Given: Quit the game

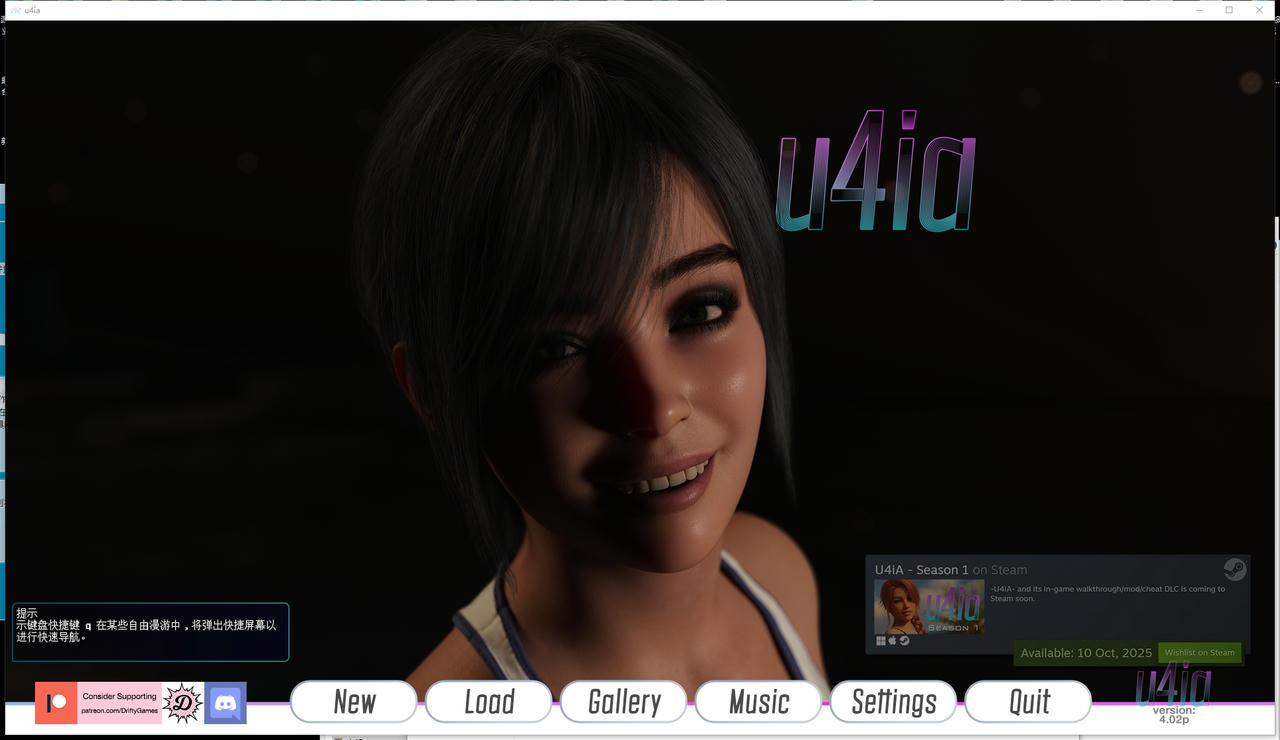Looking at the screenshot, I should [1028, 701].
